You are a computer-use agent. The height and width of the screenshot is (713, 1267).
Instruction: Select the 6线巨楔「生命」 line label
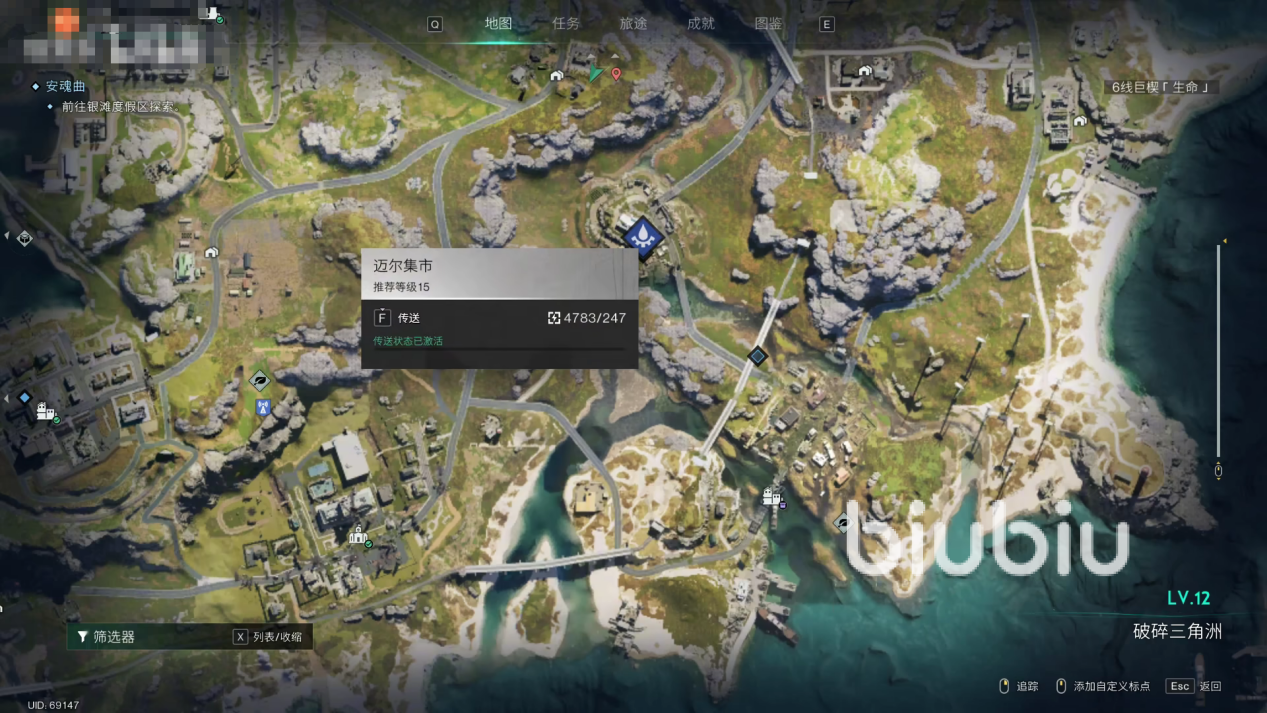1161,88
